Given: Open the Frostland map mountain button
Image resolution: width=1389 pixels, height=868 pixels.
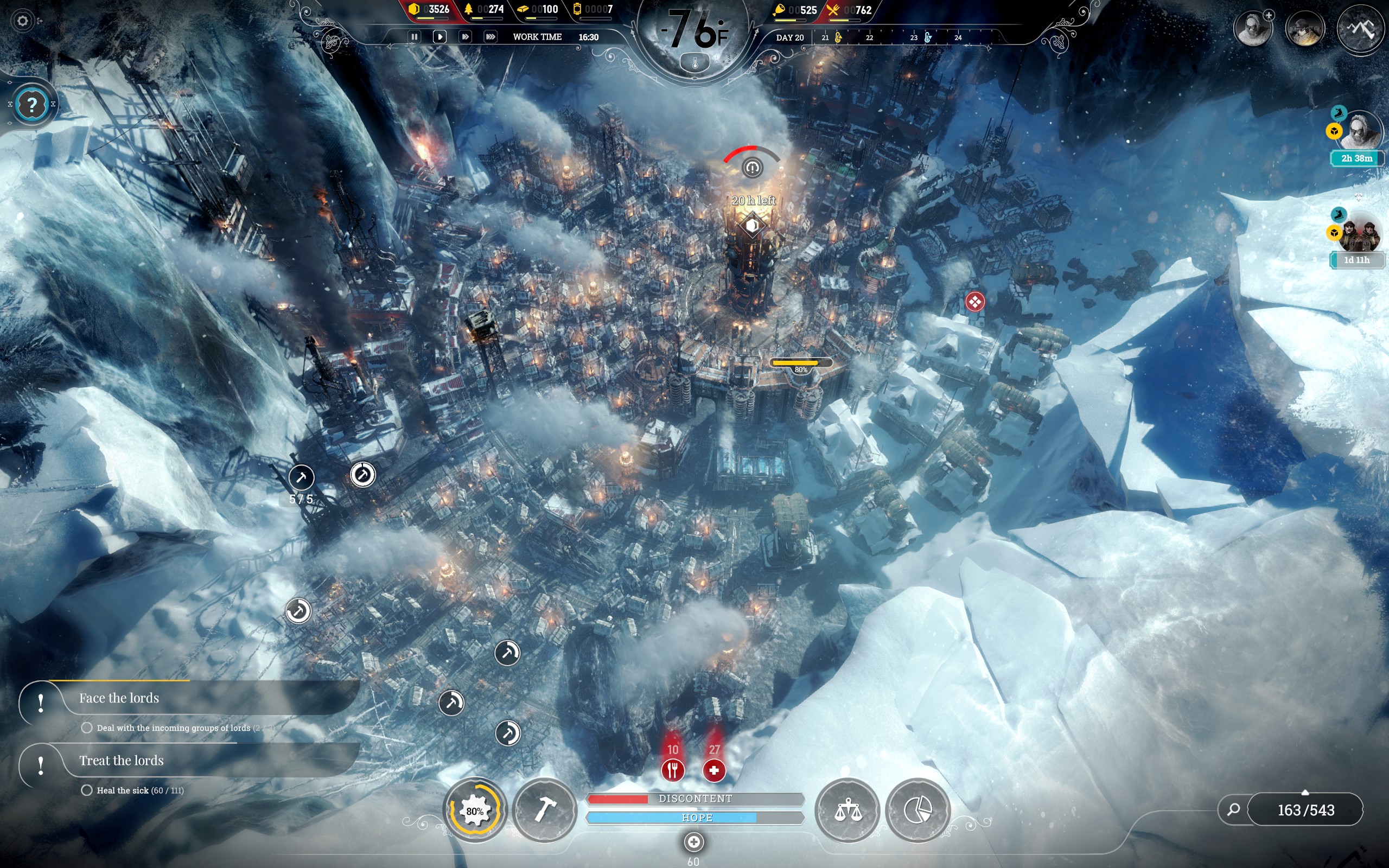Looking at the screenshot, I should click(1360, 28).
